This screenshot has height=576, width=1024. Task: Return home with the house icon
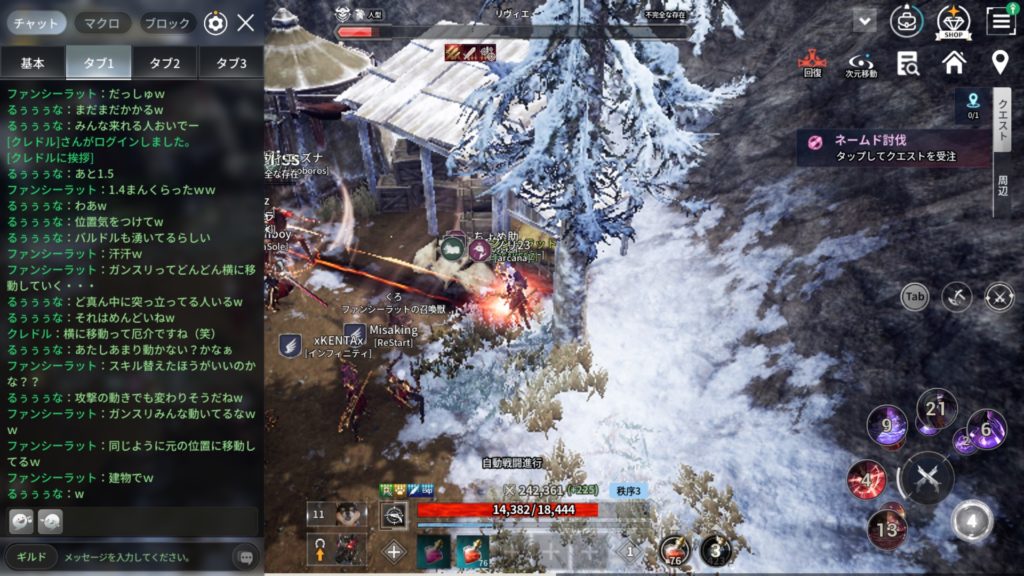click(x=954, y=63)
